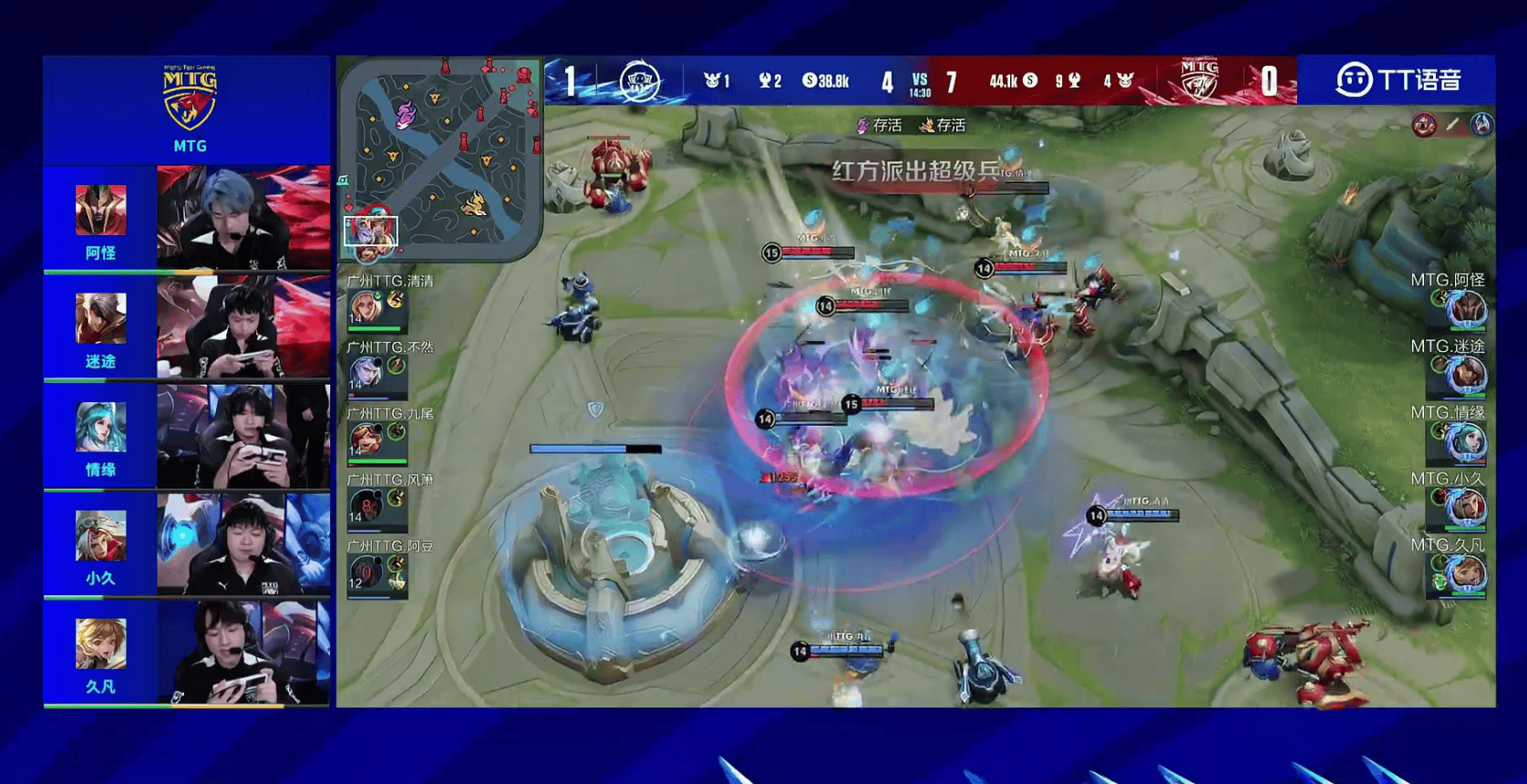Image resolution: width=1527 pixels, height=784 pixels.
Task: Select 广州TTG.不然 player portrait
Action: pos(366,372)
